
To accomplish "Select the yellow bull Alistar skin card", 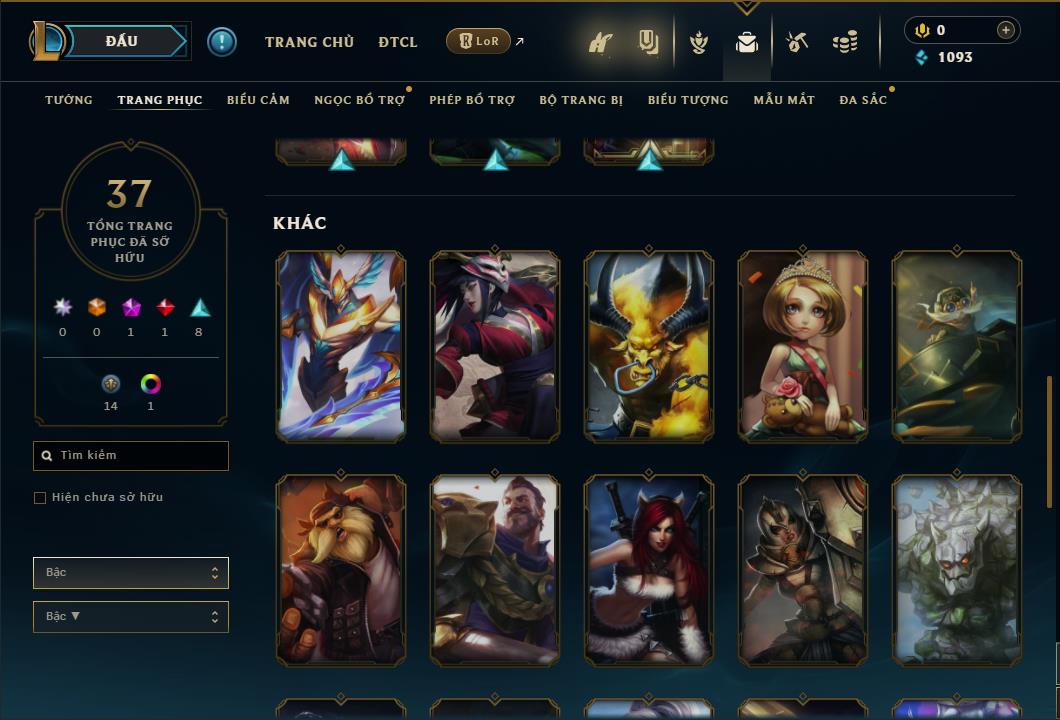I will coord(649,345).
